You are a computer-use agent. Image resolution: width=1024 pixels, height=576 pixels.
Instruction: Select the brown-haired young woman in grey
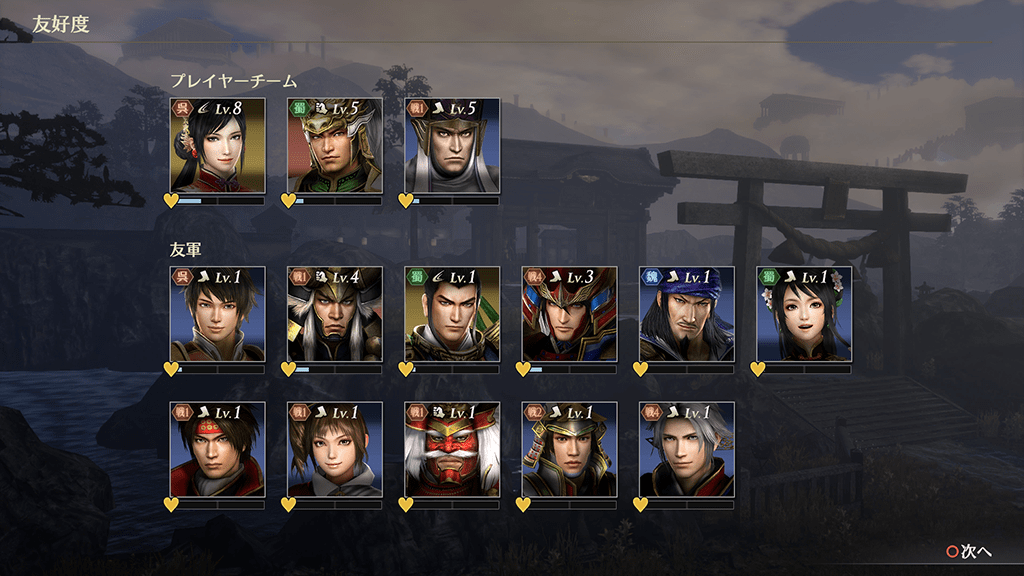click(x=334, y=450)
